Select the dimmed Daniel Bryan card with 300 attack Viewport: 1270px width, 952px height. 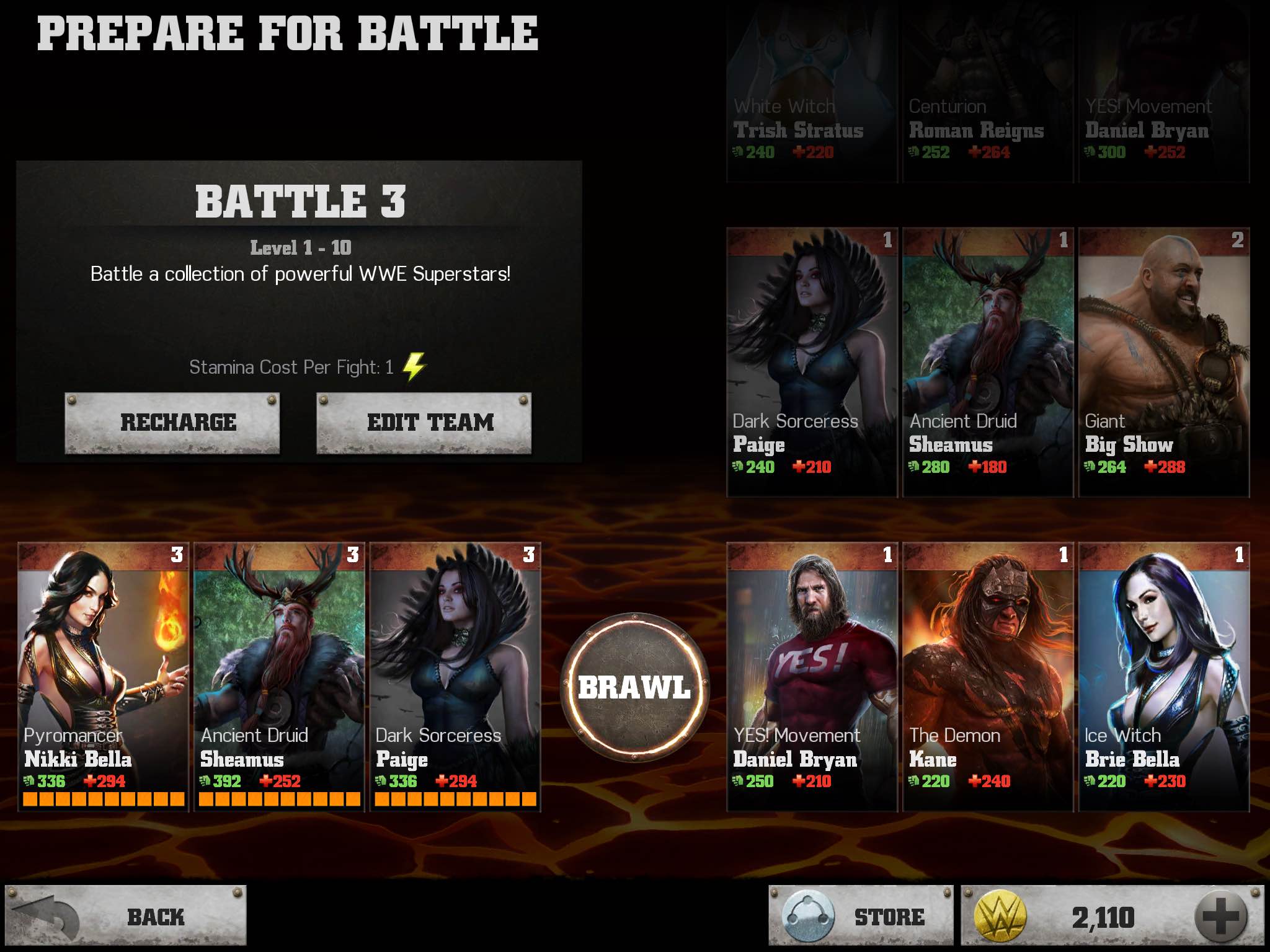1164,93
